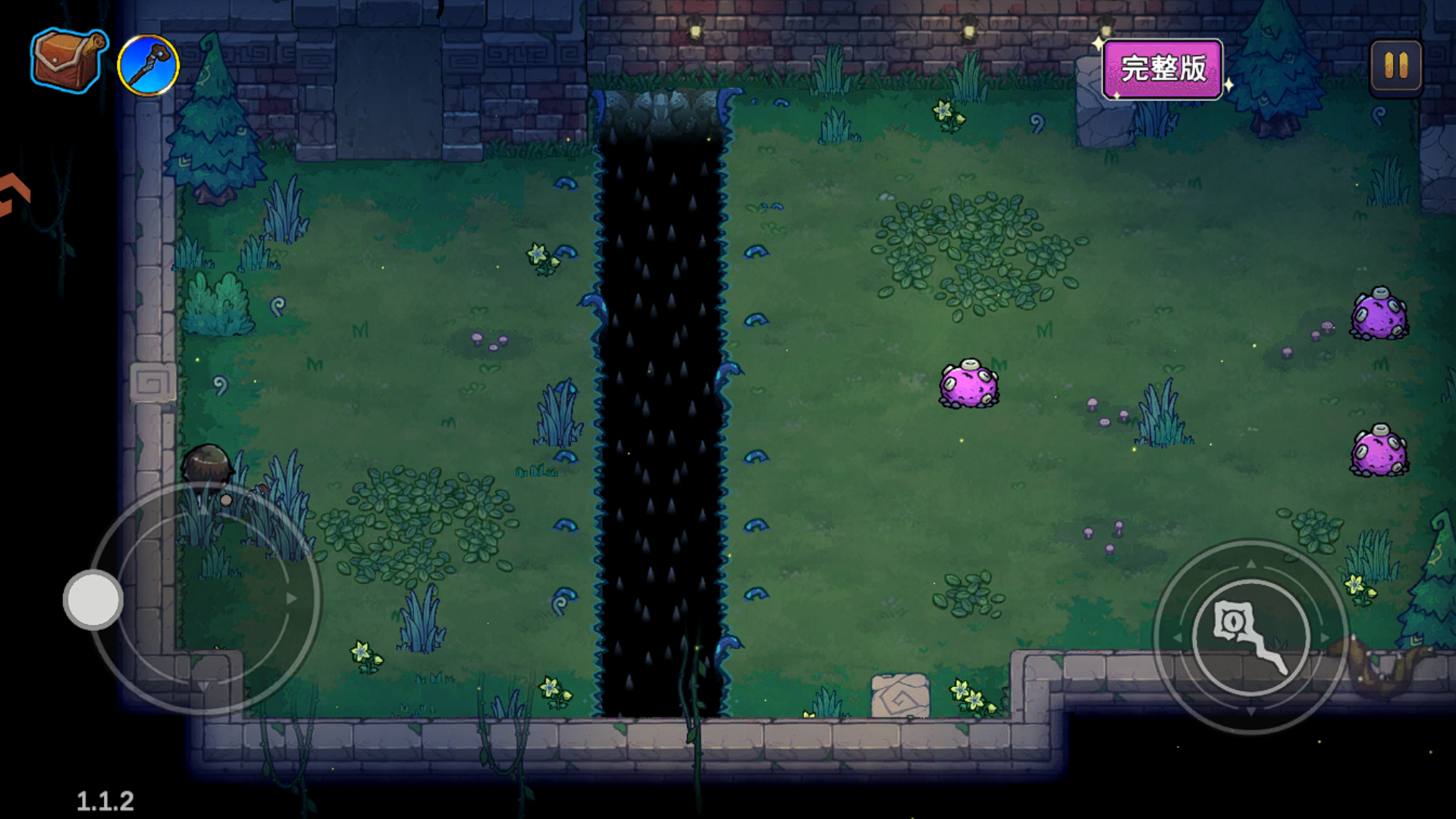Pause the game

click(1395, 66)
